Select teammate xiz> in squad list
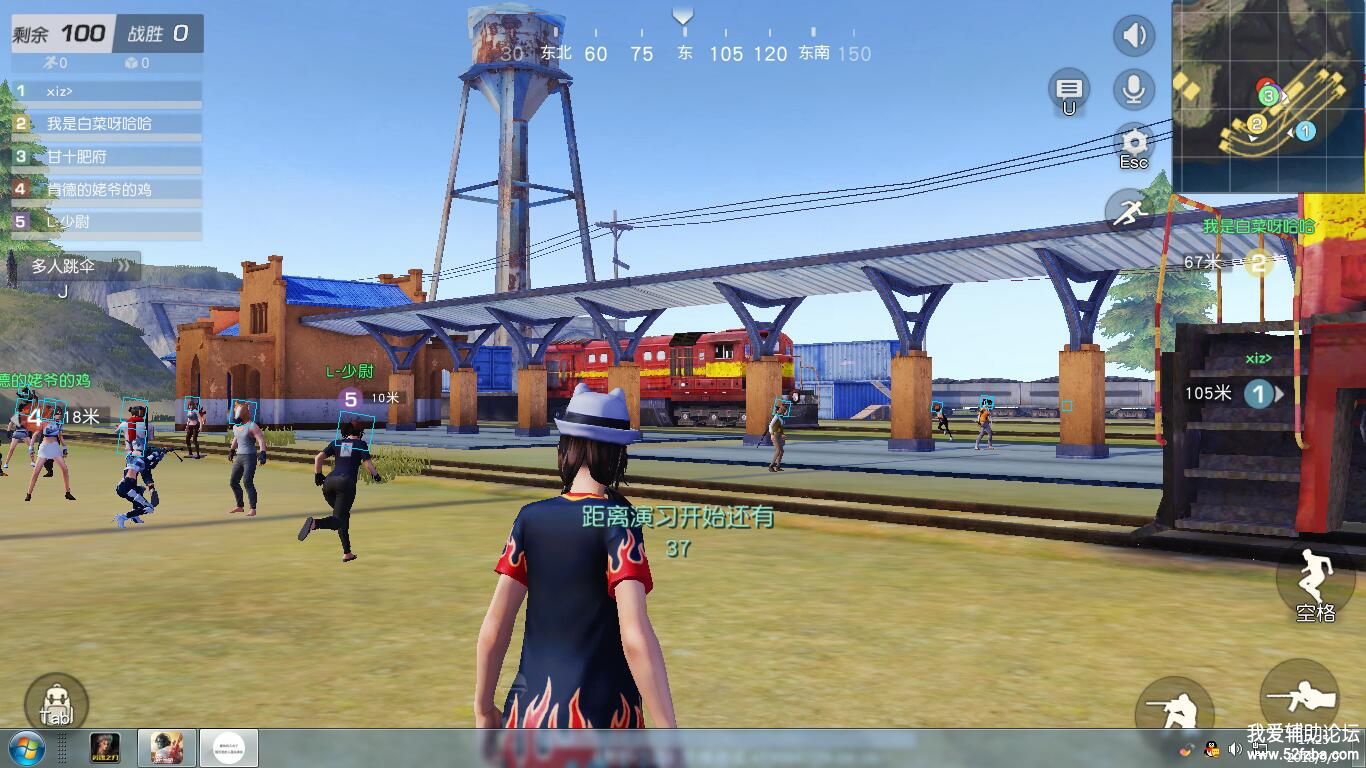The image size is (1366, 768). 107,91
